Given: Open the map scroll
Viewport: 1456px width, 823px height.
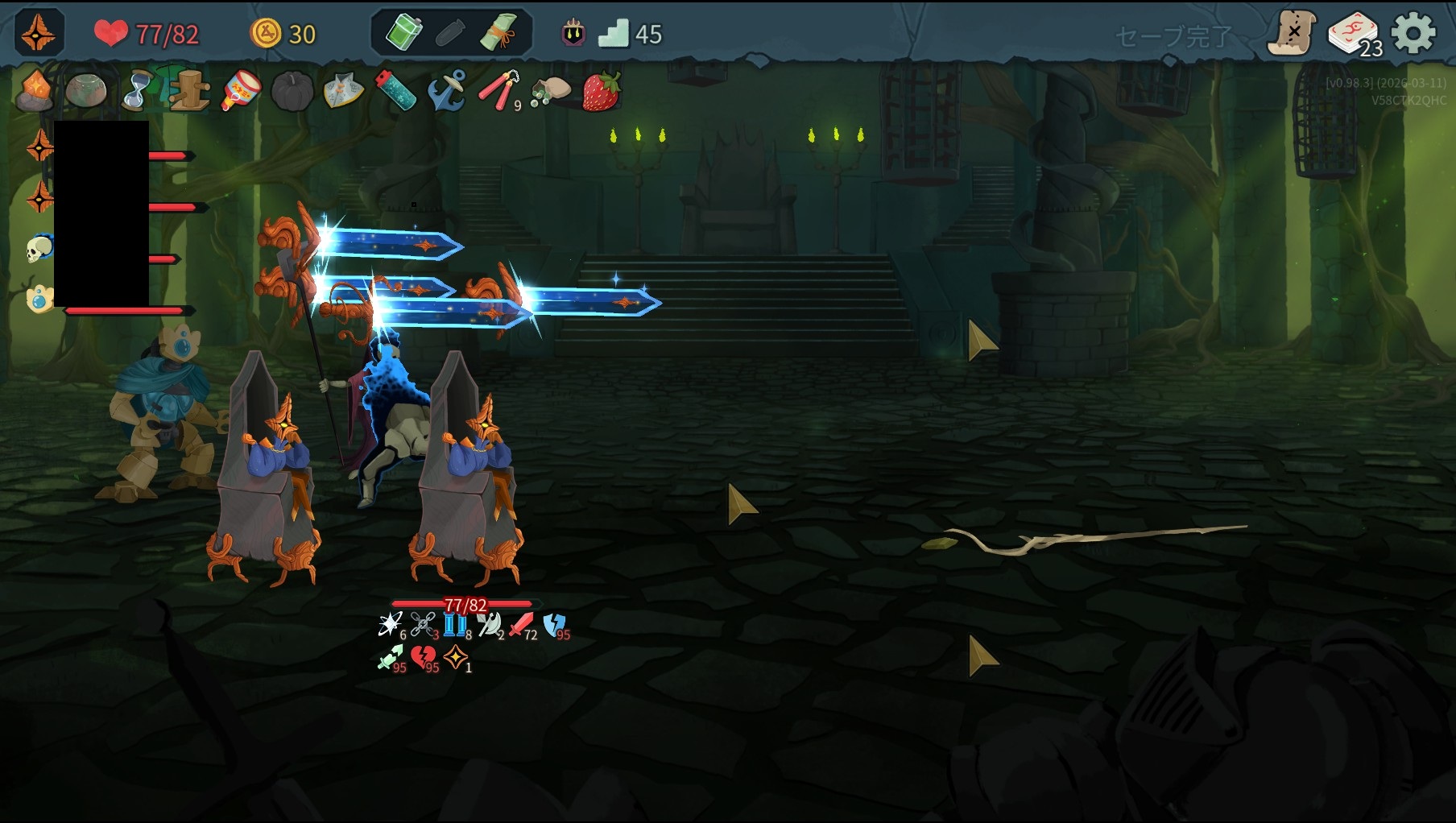Looking at the screenshot, I should [x=1291, y=33].
